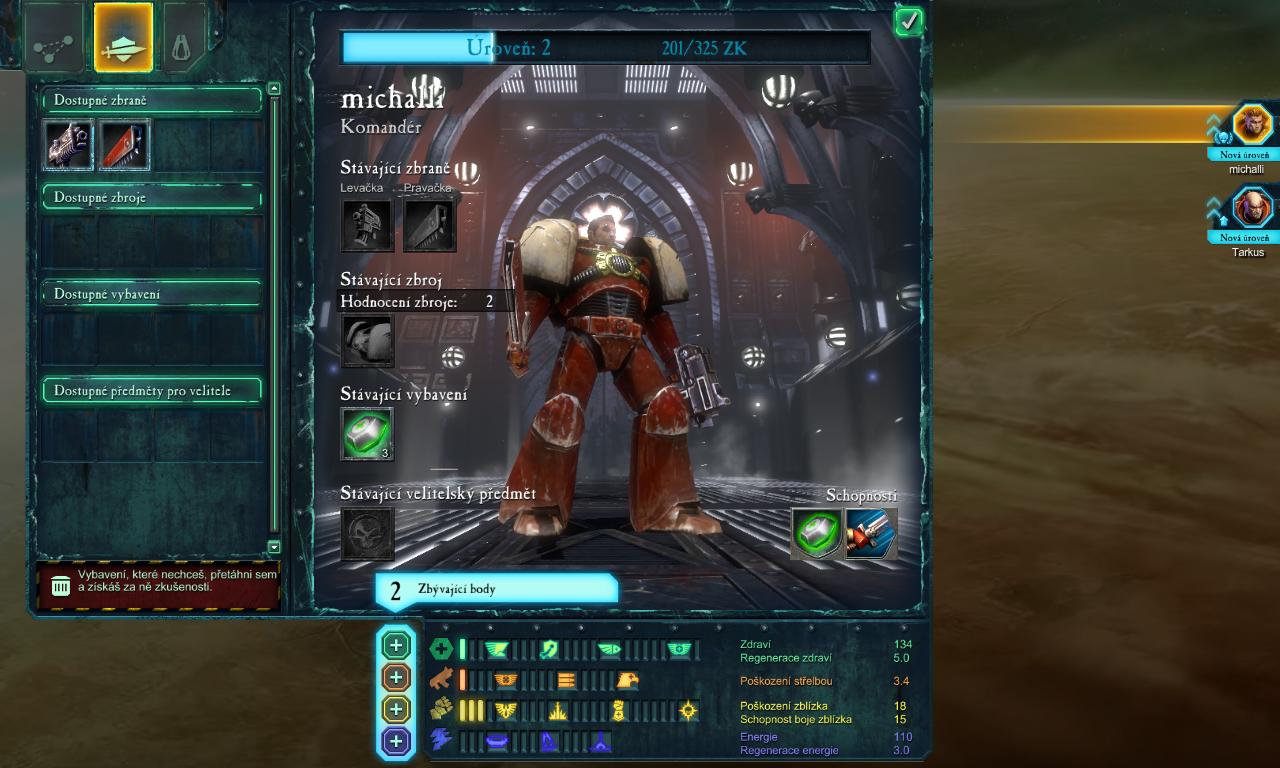Confirm with the green checkmark button
This screenshot has width=1280, height=768.
pyautogui.click(x=908, y=22)
